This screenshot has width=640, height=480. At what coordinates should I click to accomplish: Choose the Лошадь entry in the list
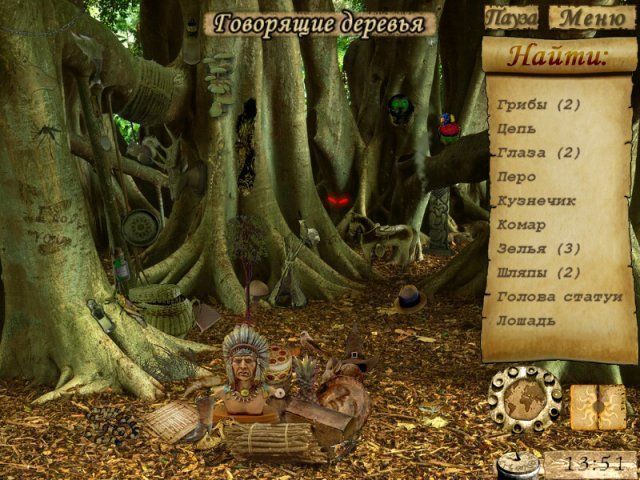[526, 321]
